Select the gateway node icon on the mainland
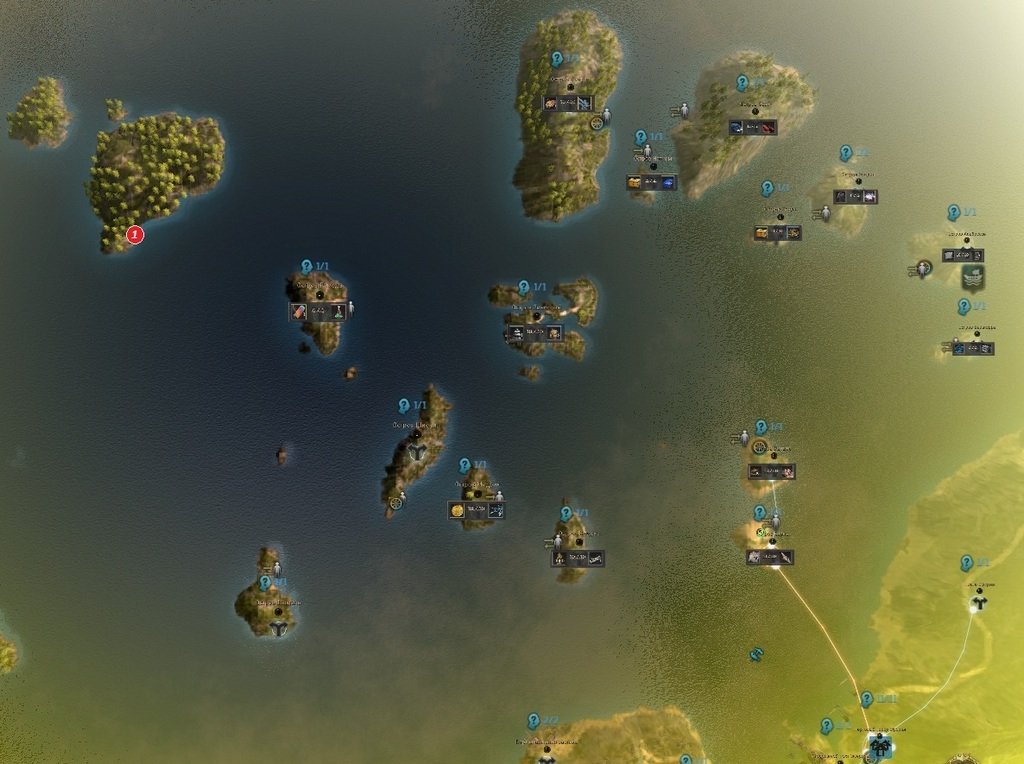1024x764 pixels. pyautogui.click(x=979, y=601)
